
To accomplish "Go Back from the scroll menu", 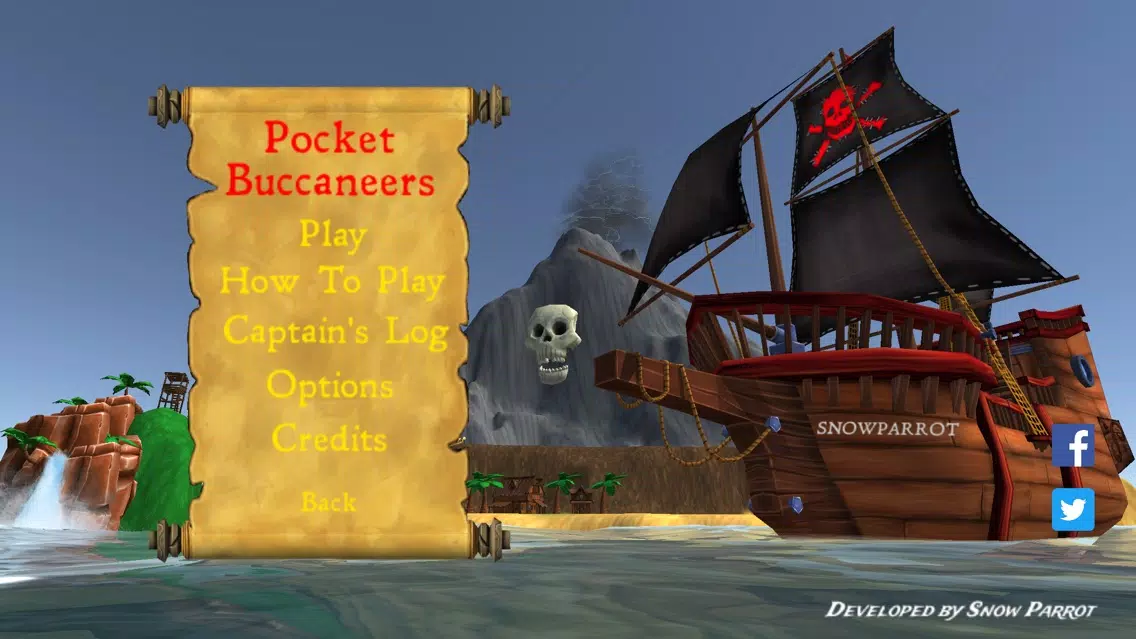I will point(328,502).
